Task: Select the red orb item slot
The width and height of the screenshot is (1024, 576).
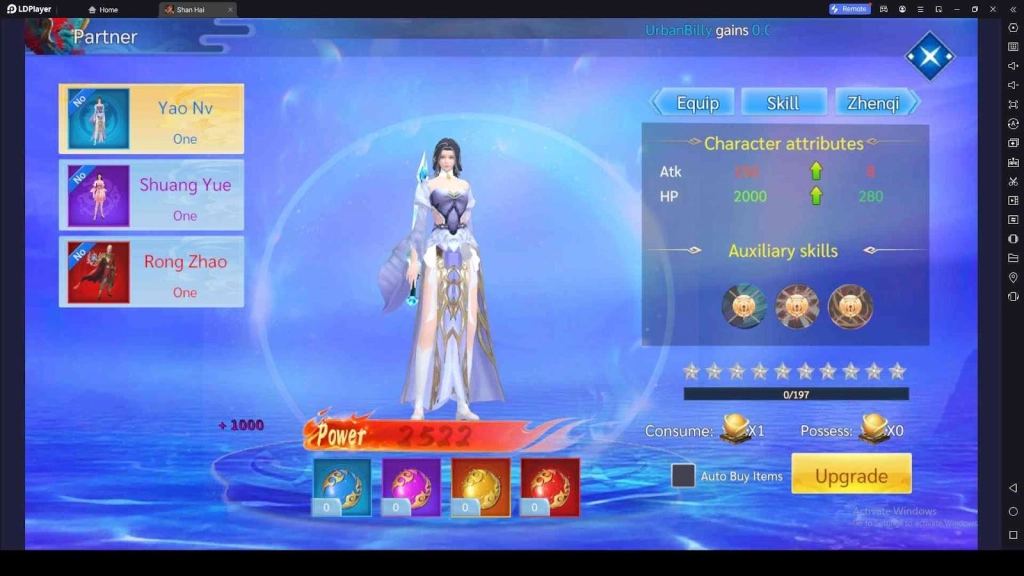Action: coord(550,487)
